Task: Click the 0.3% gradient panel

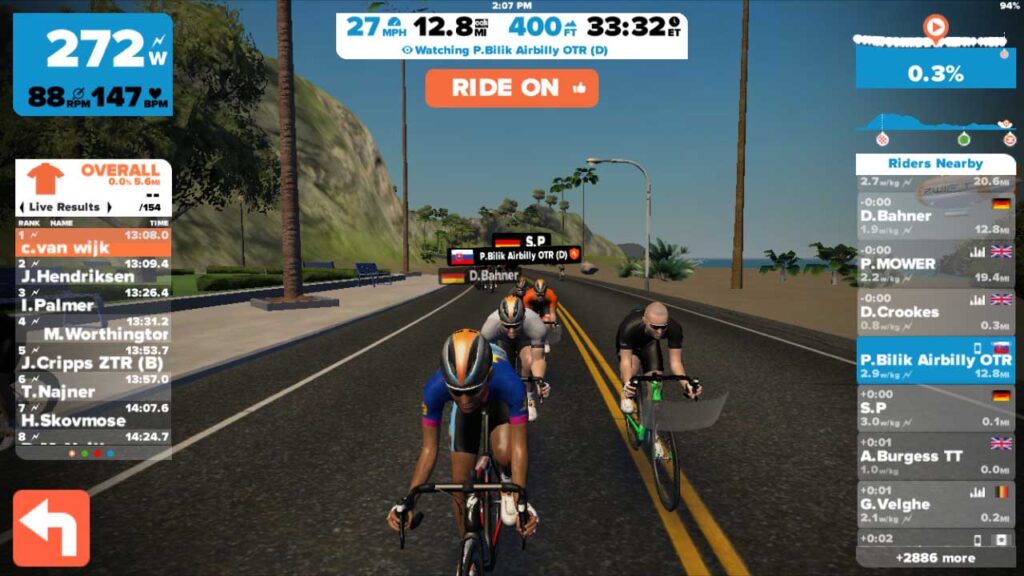Action: (x=935, y=72)
